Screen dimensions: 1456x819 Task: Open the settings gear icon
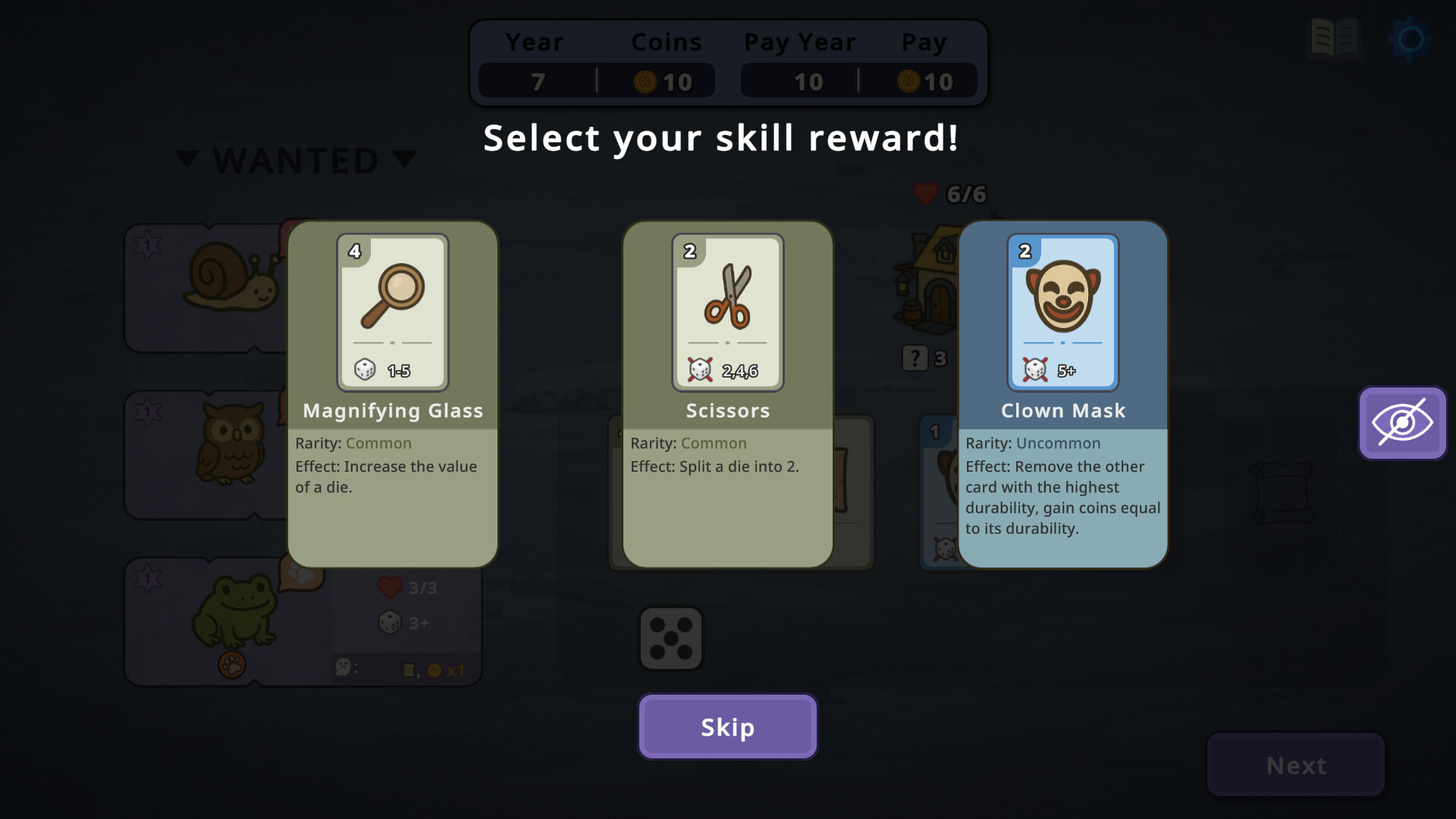tap(1408, 39)
